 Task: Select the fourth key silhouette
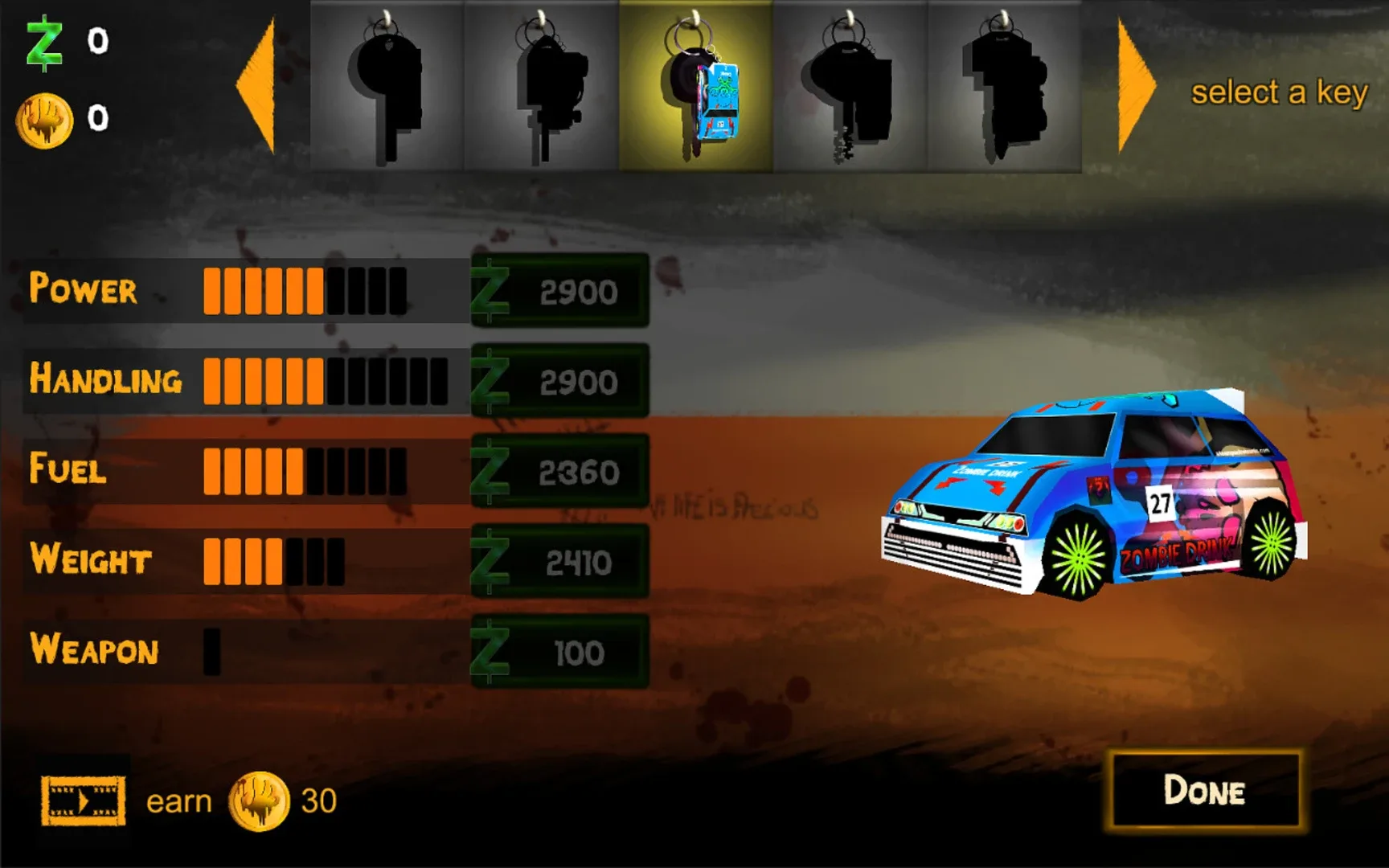tap(850, 84)
